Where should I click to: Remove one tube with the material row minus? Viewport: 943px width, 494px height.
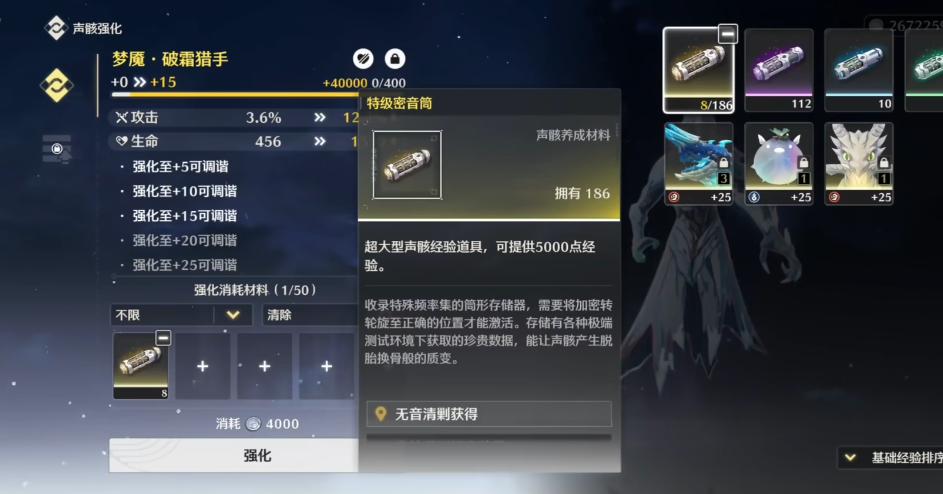click(163, 339)
